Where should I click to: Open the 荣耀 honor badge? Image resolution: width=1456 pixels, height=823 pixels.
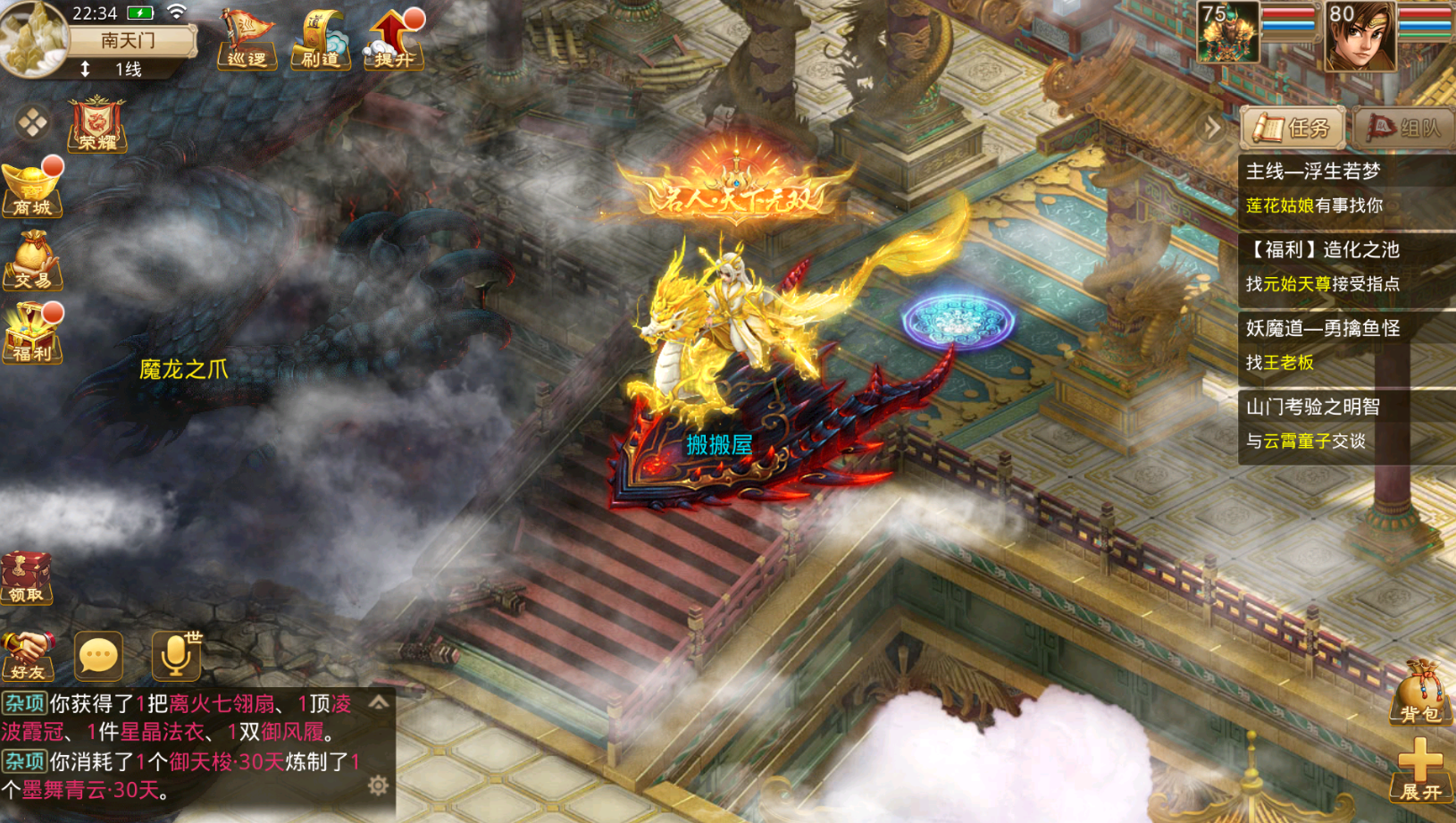click(97, 124)
